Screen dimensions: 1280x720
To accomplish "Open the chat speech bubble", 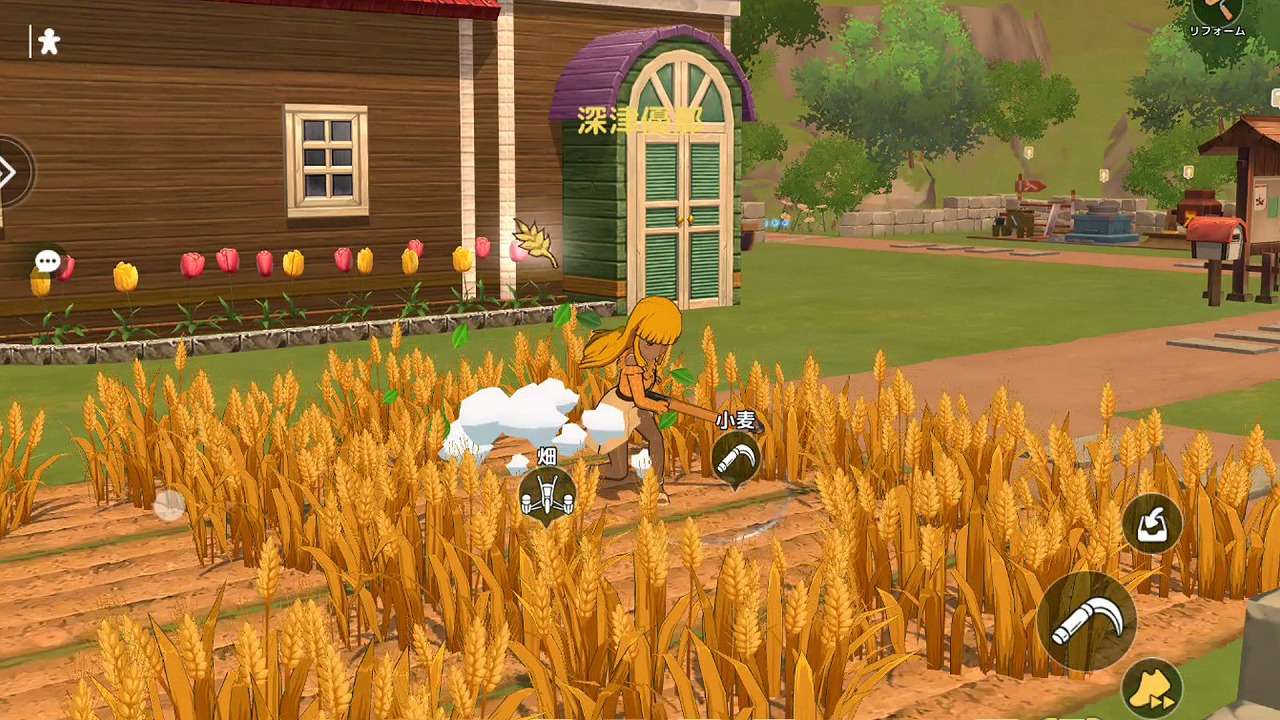I will point(48,261).
